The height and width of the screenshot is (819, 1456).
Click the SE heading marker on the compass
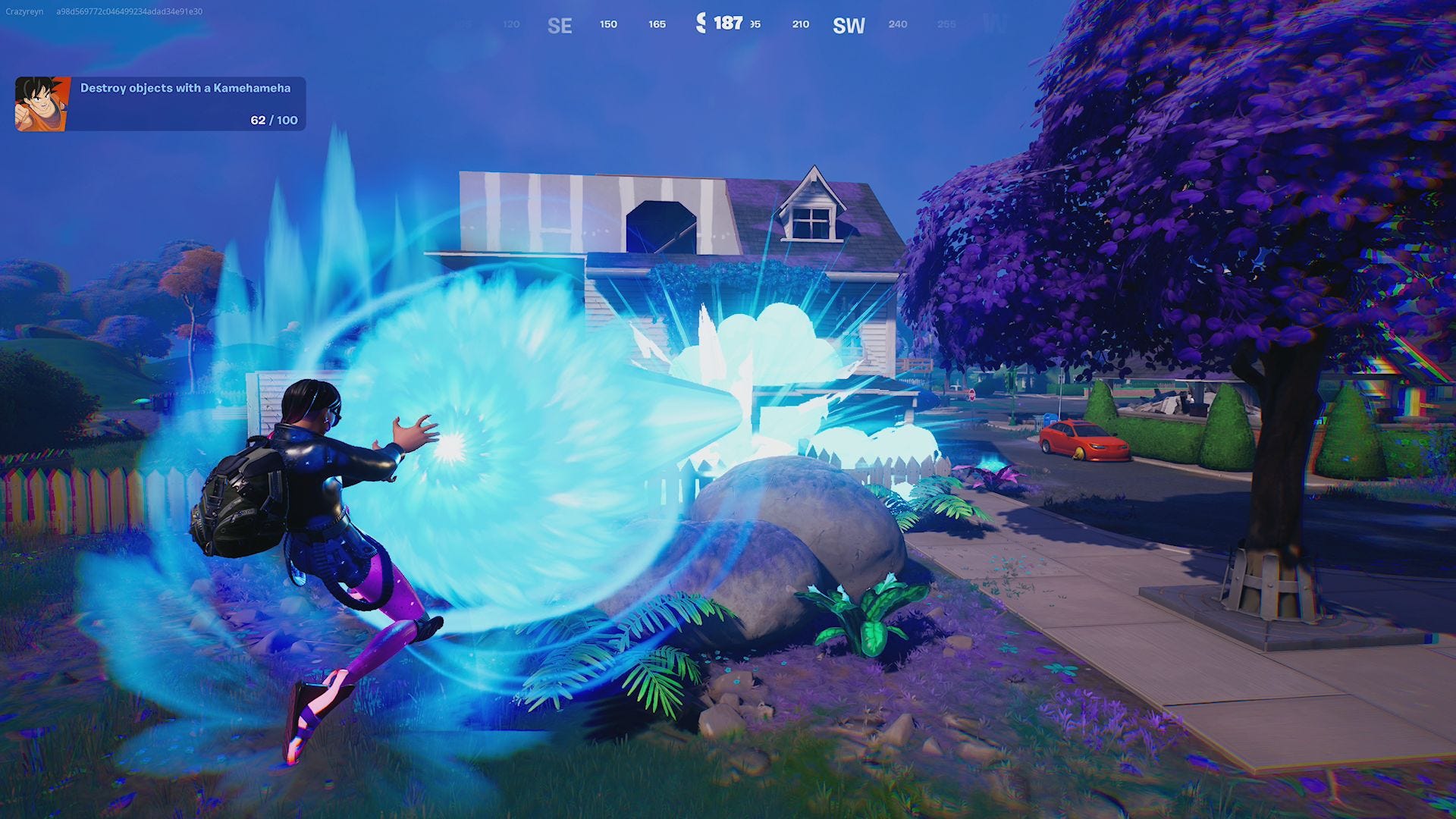[560, 25]
